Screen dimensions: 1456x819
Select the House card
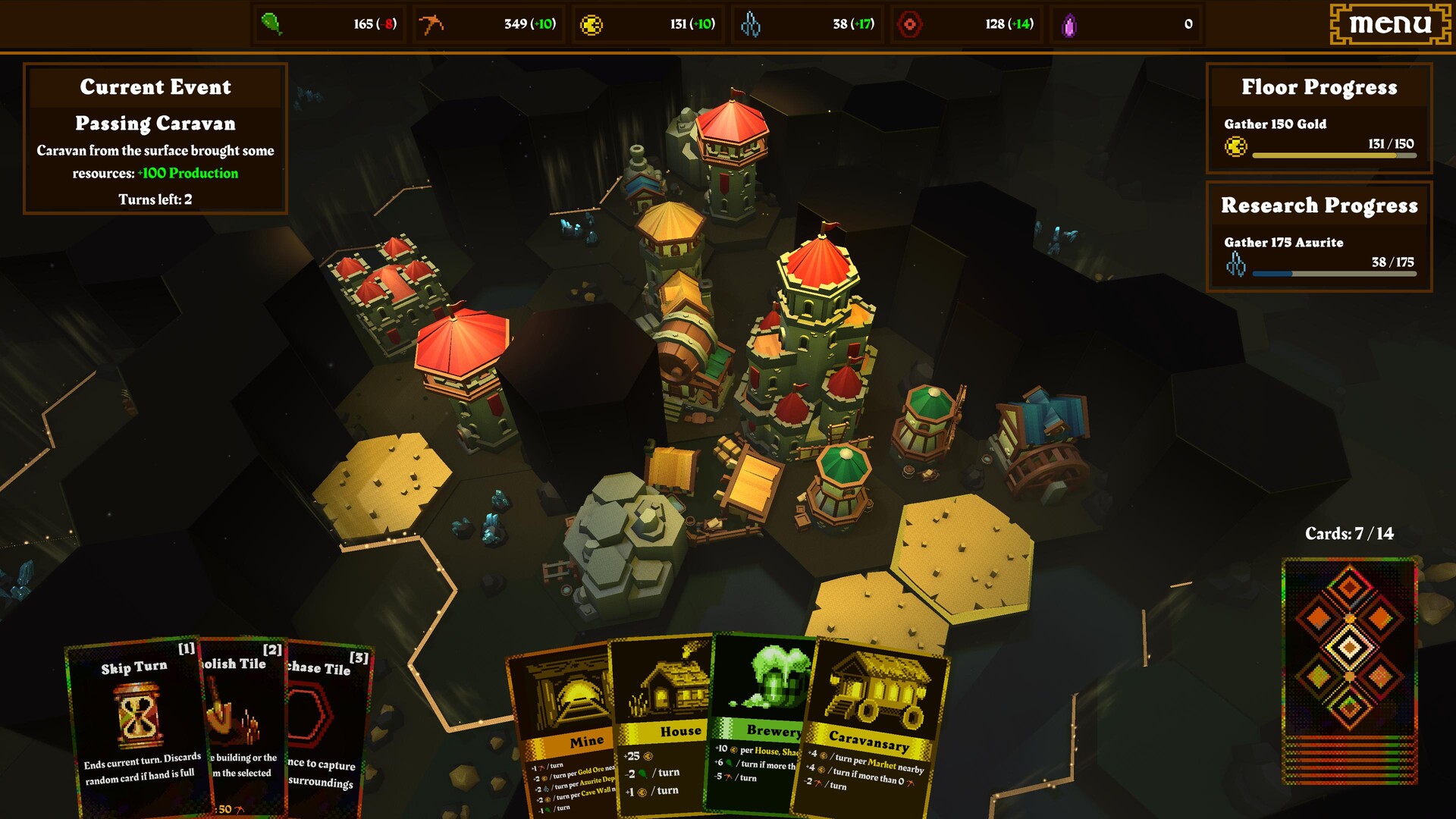(x=667, y=720)
